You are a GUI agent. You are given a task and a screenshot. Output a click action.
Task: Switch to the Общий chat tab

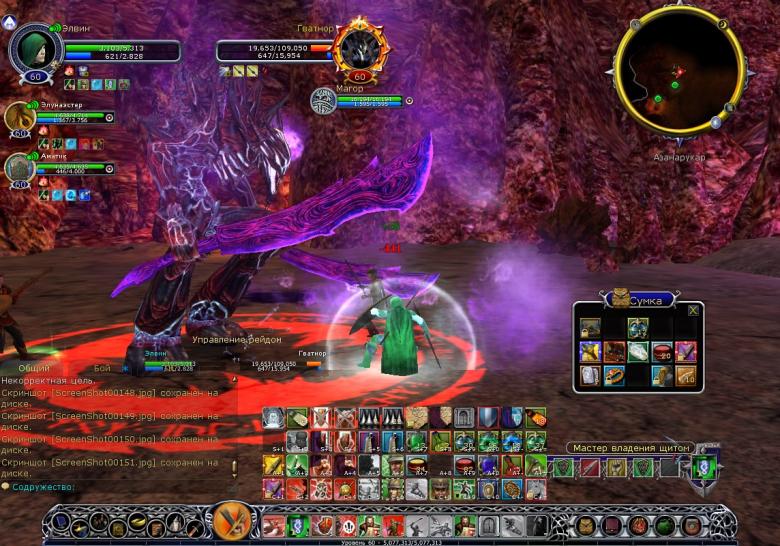[x=33, y=368]
